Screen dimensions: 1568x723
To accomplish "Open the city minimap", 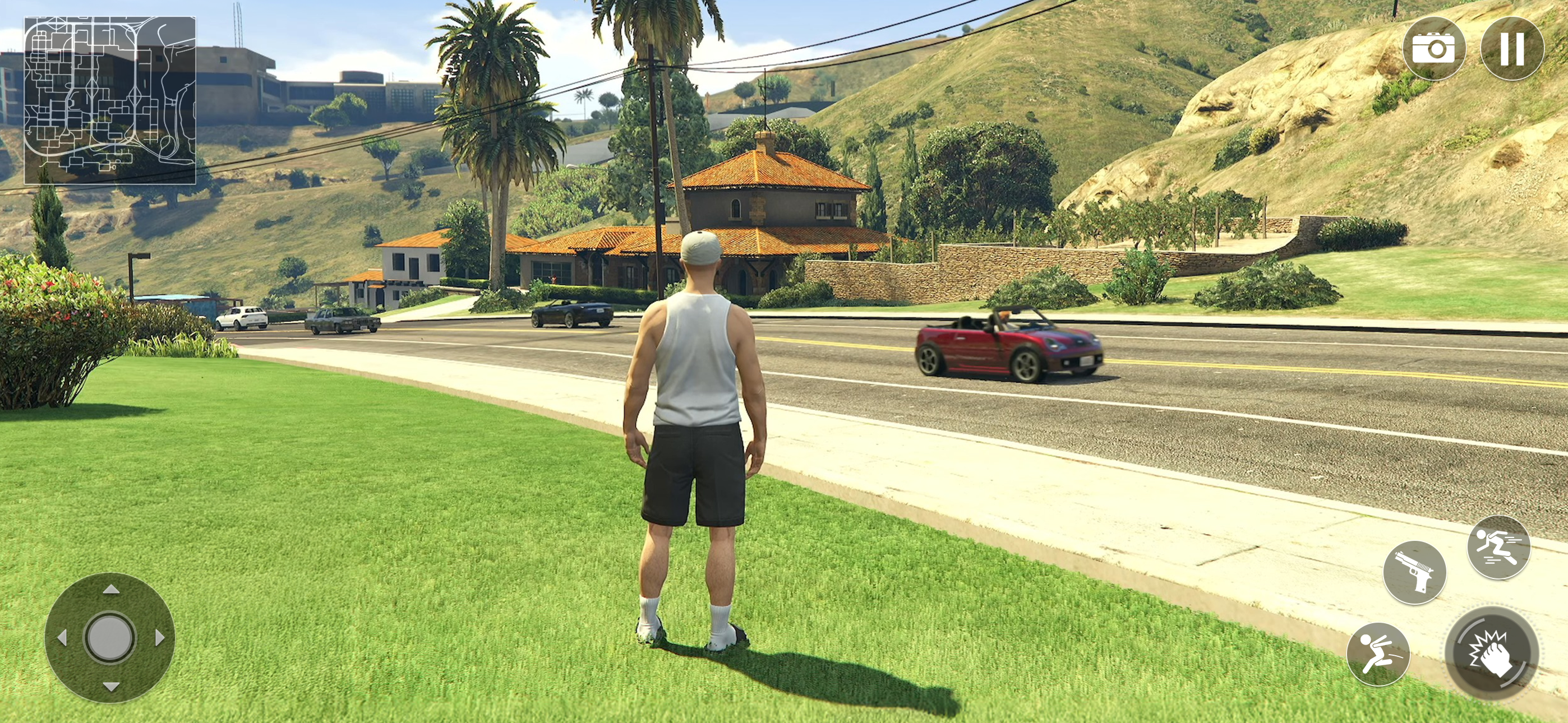I will point(110,100).
